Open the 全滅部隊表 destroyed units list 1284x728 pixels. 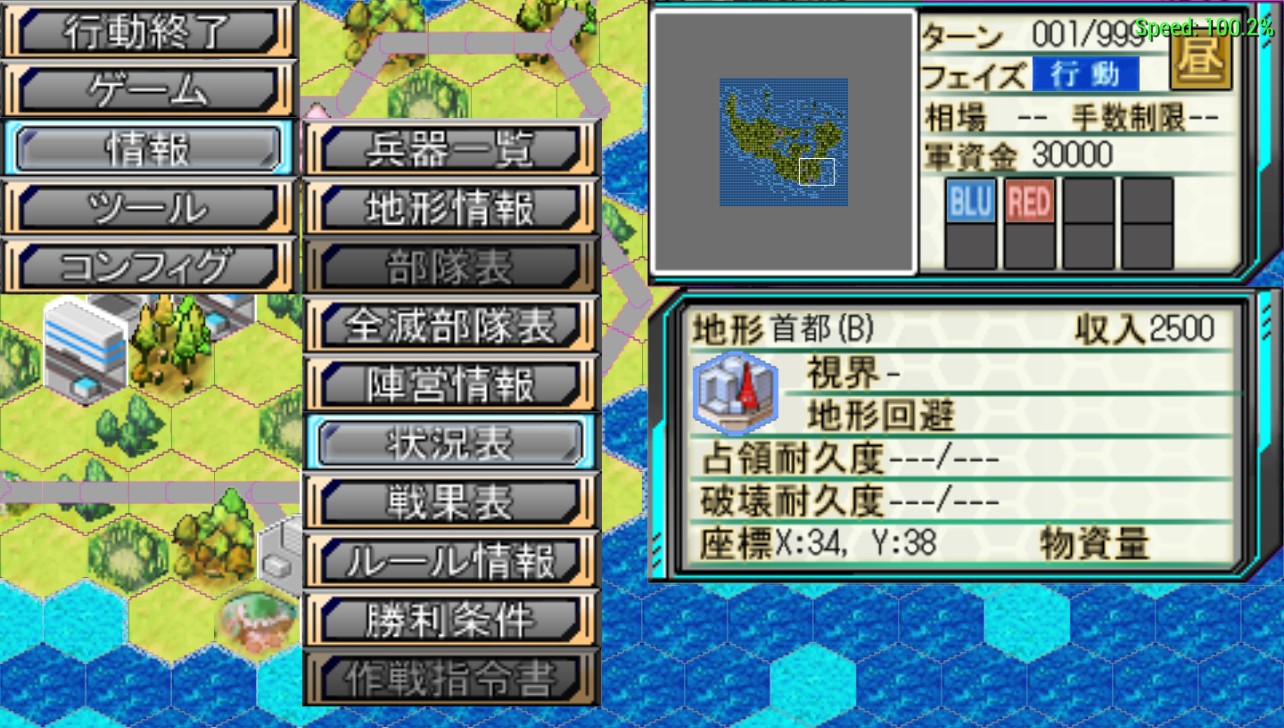pyautogui.click(x=451, y=326)
